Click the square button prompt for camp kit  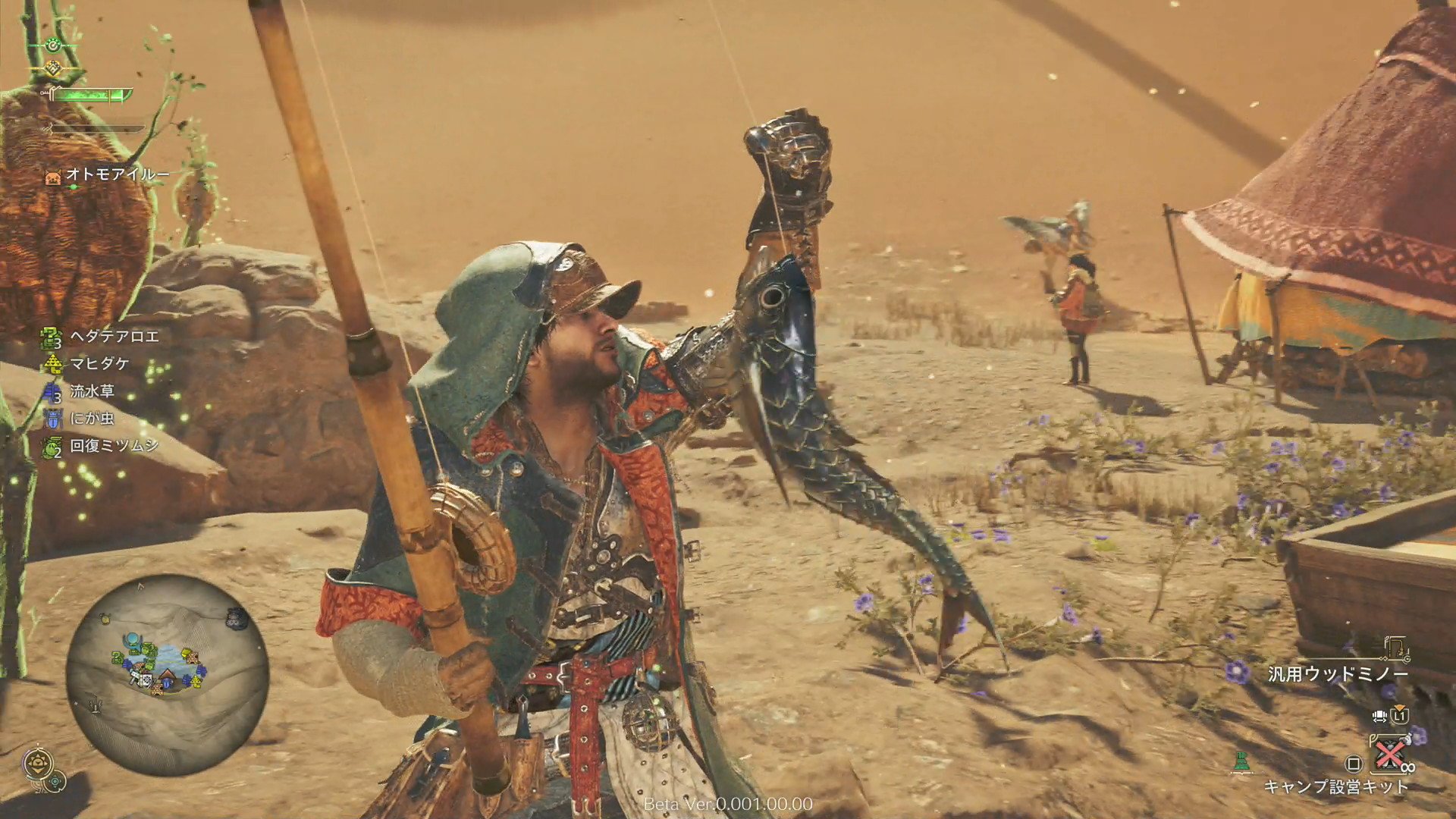1355,763
